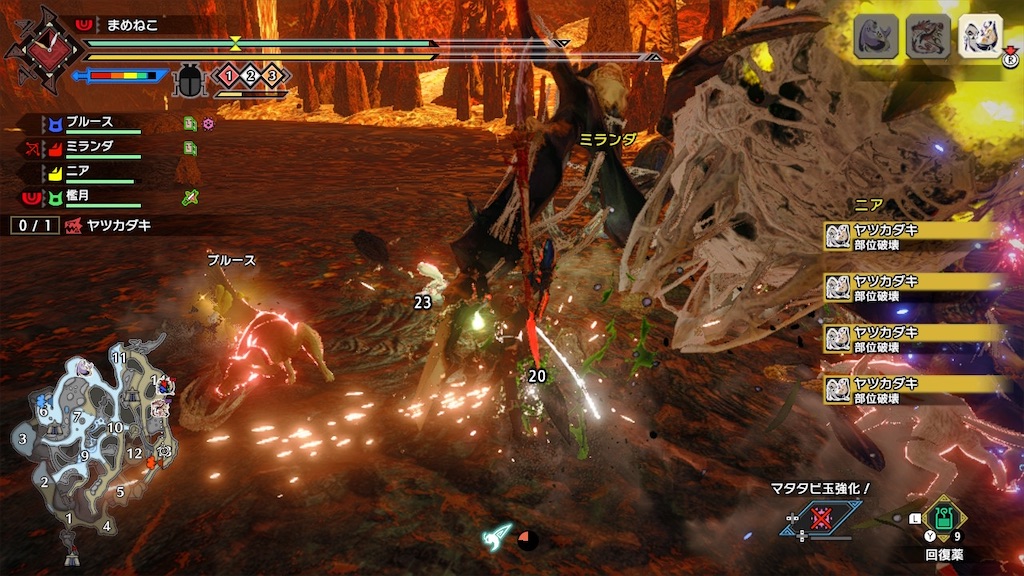Select party member ミランダ in the list
Viewport: 1024px width, 576px height.
pos(90,148)
